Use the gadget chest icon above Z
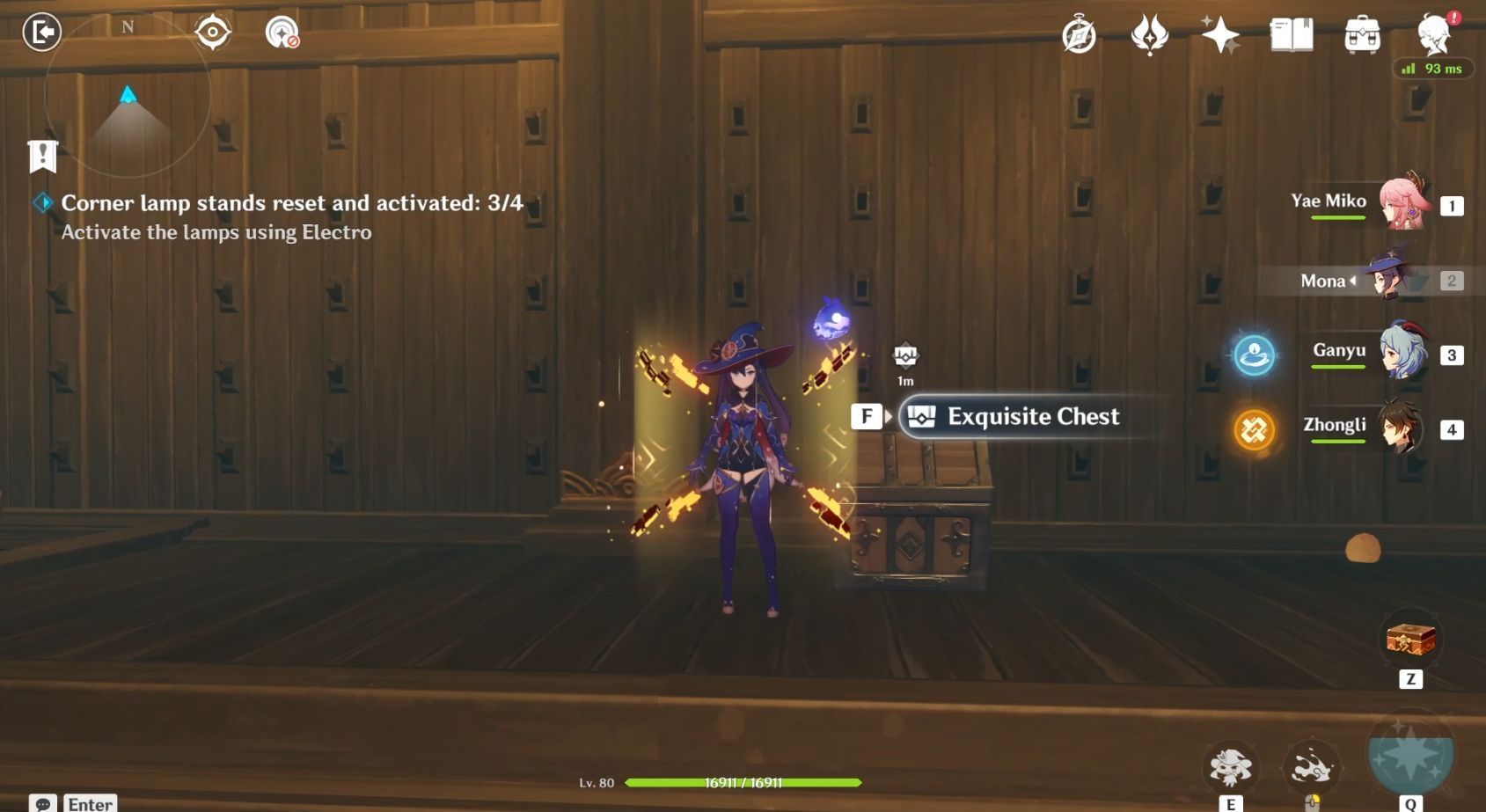 coord(1410,641)
